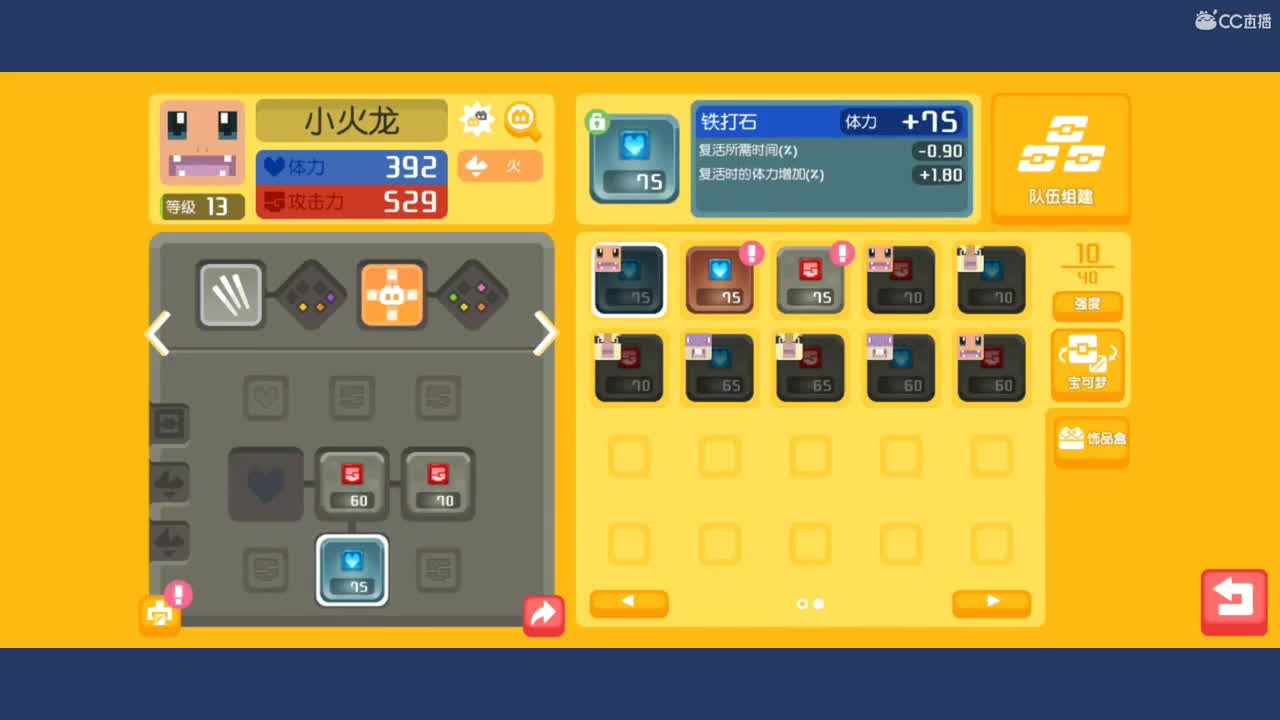Click the red share arrow below the stone grid
Screen dimensions: 1280x720
[543, 614]
